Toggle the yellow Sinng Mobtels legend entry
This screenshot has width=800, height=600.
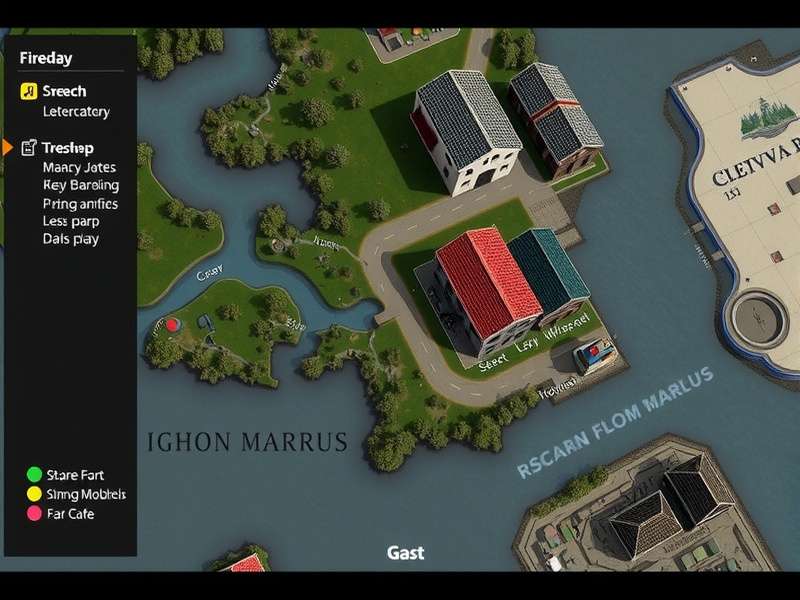(x=34, y=494)
